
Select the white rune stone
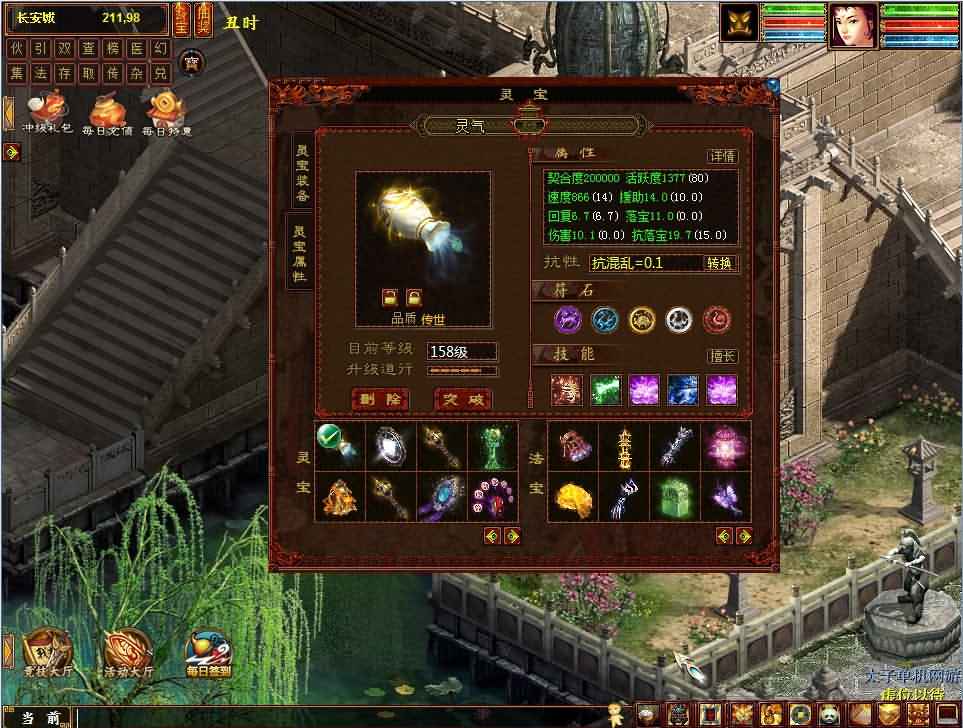pyautogui.click(x=680, y=319)
